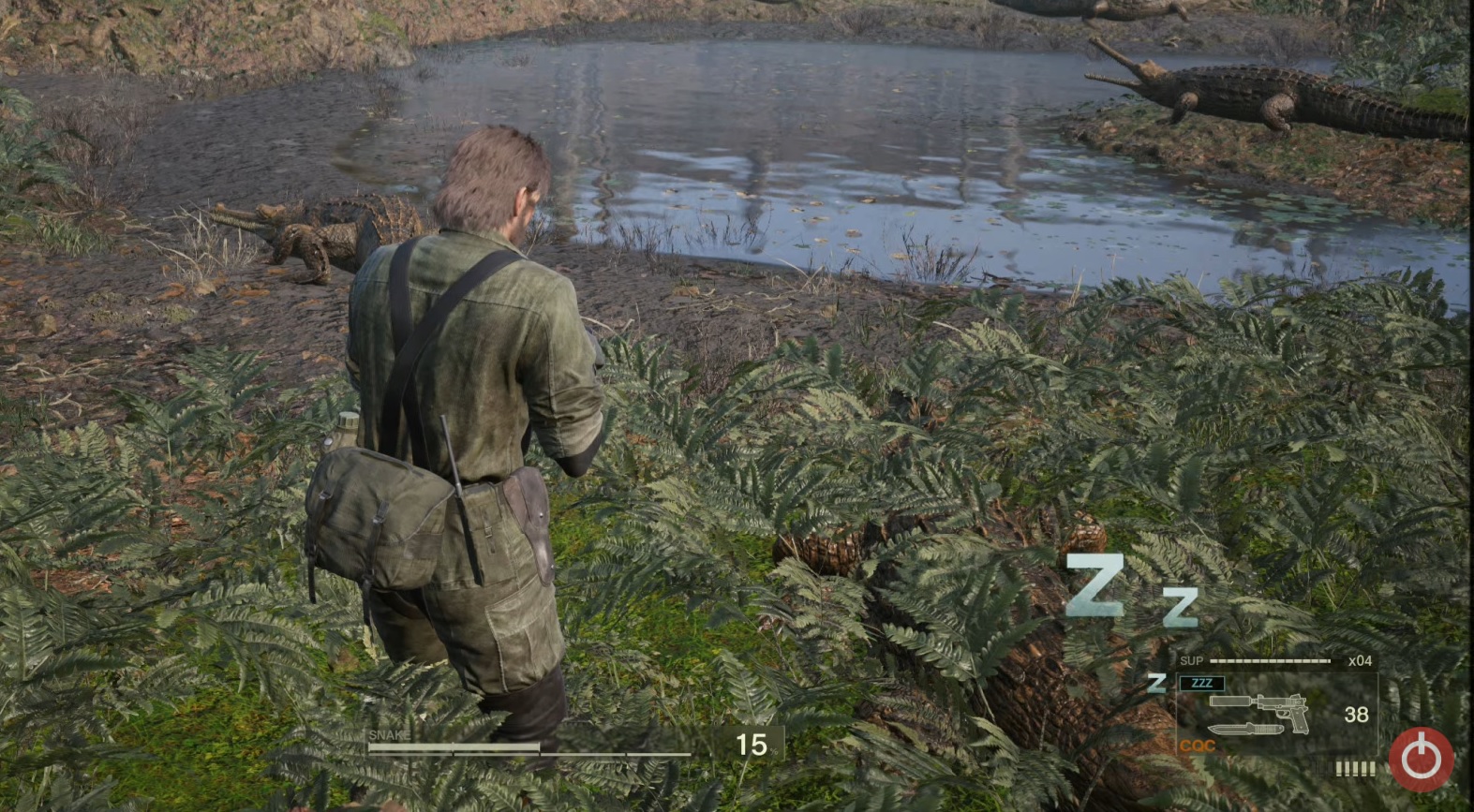The width and height of the screenshot is (1474, 812).
Task: Click the orange CQC label icon
Action: [1198, 745]
